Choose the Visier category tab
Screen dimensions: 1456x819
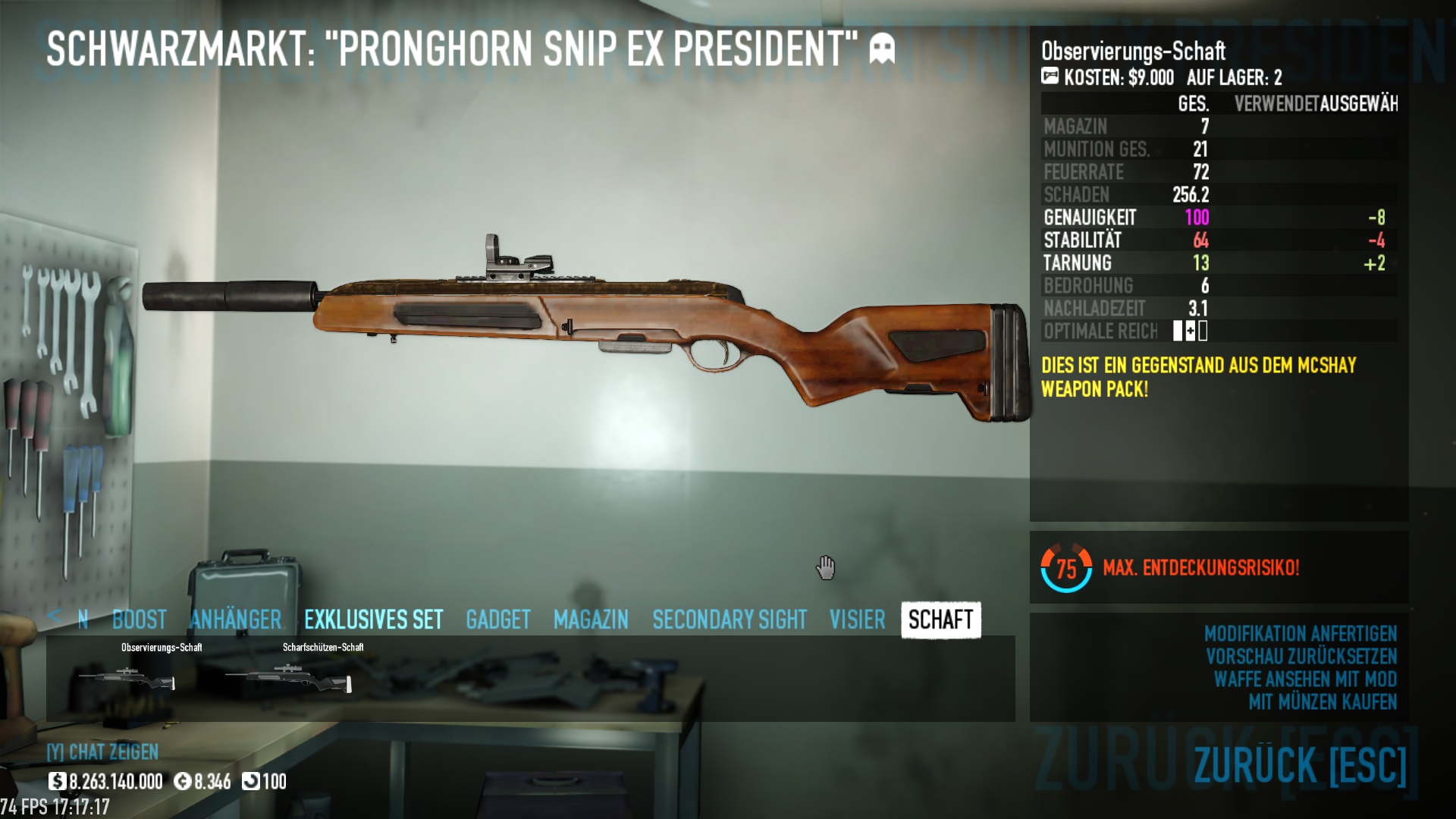(x=857, y=620)
